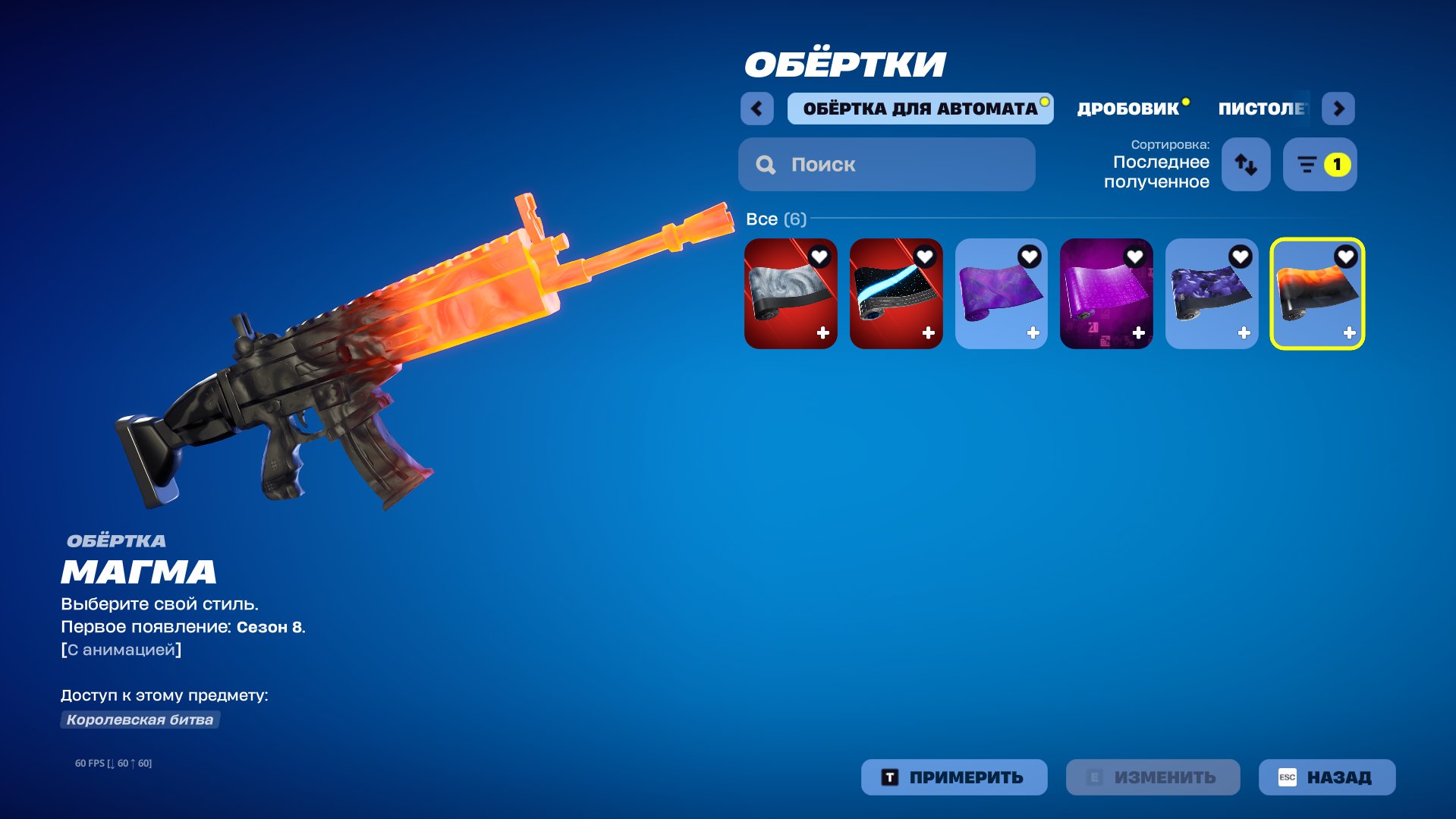Image resolution: width=1456 pixels, height=819 pixels.
Task: Click the plus icon on the Magma wrap
Action: [1349, 330]
